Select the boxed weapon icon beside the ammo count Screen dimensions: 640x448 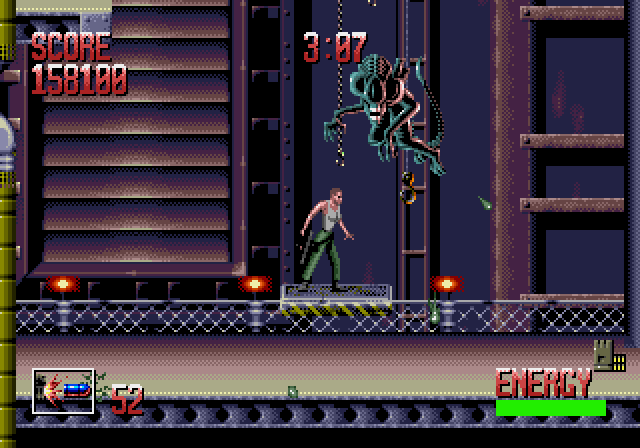pos(64,390)
